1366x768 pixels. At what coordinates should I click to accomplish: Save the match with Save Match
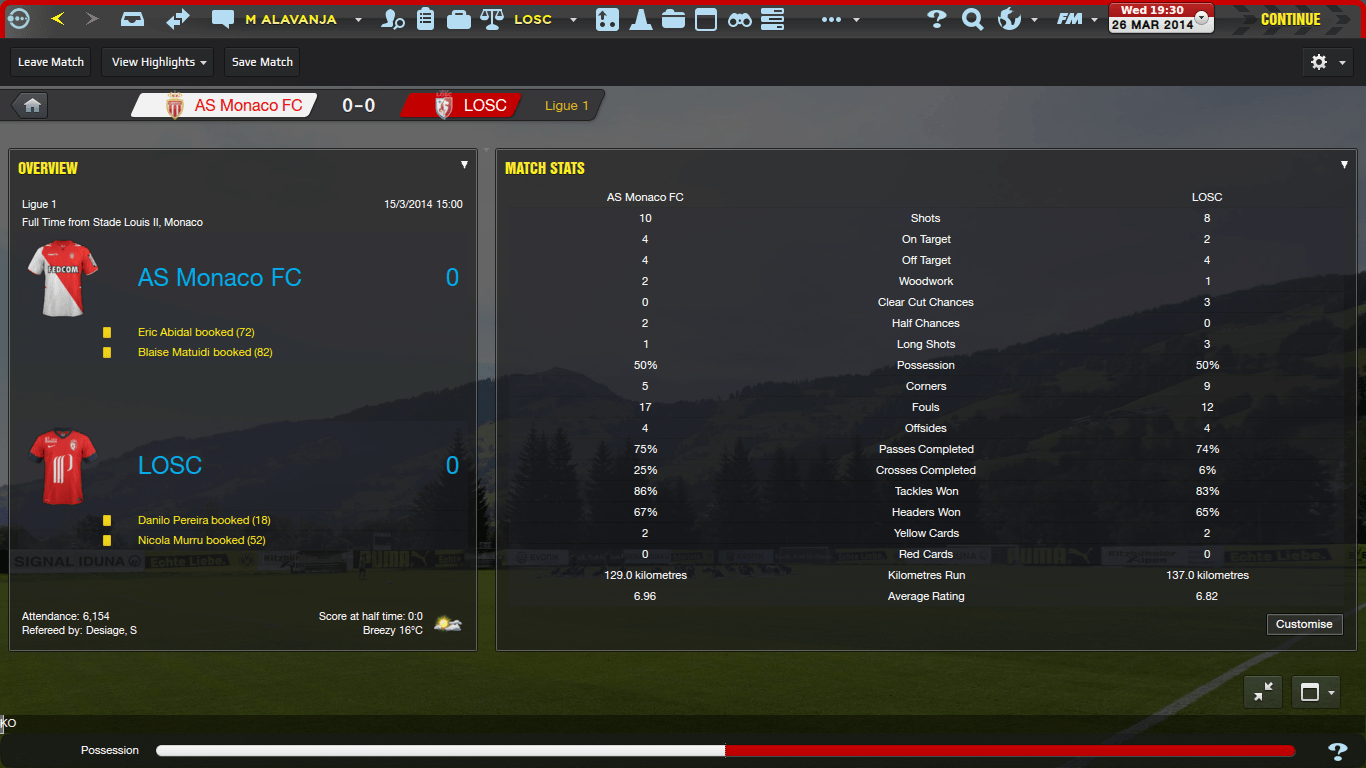(x=262, y=62)
